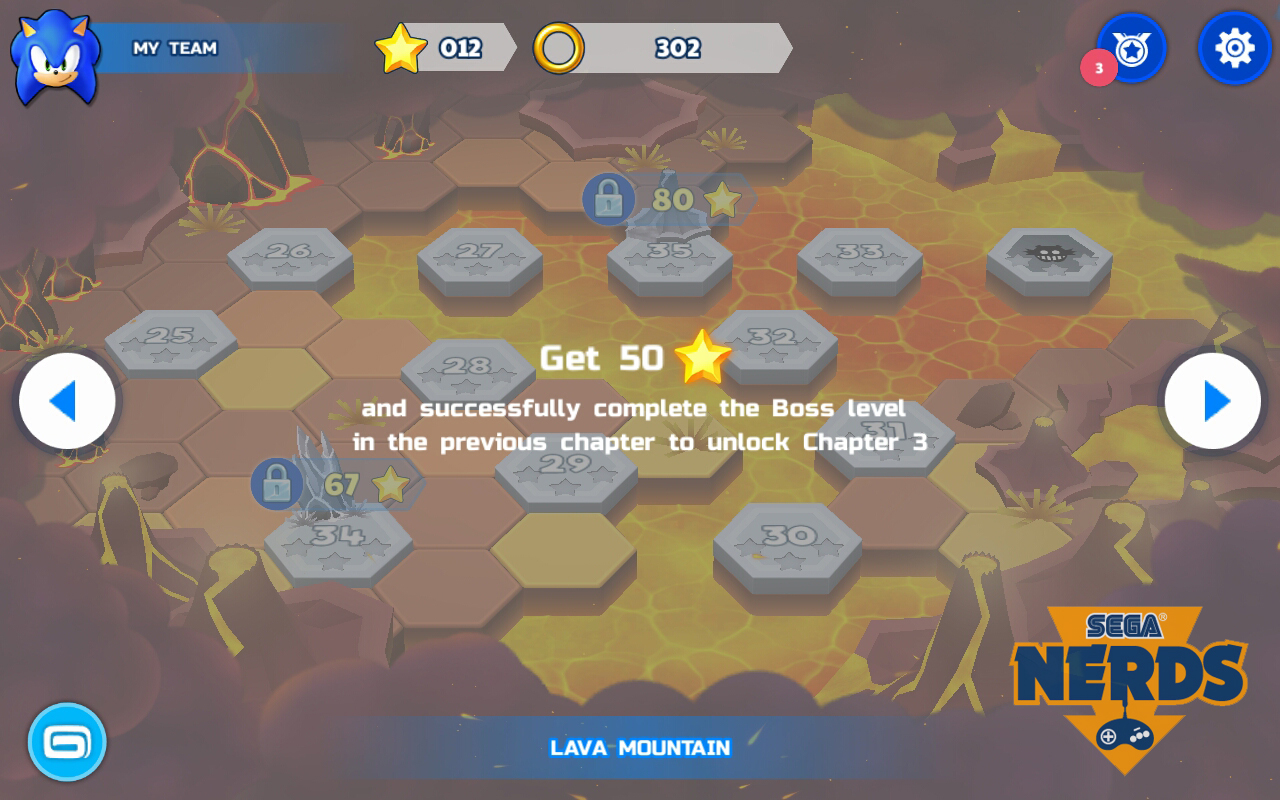Go to the previous chapter
This screenshot has width=1280, height=800.
[67, 401]
